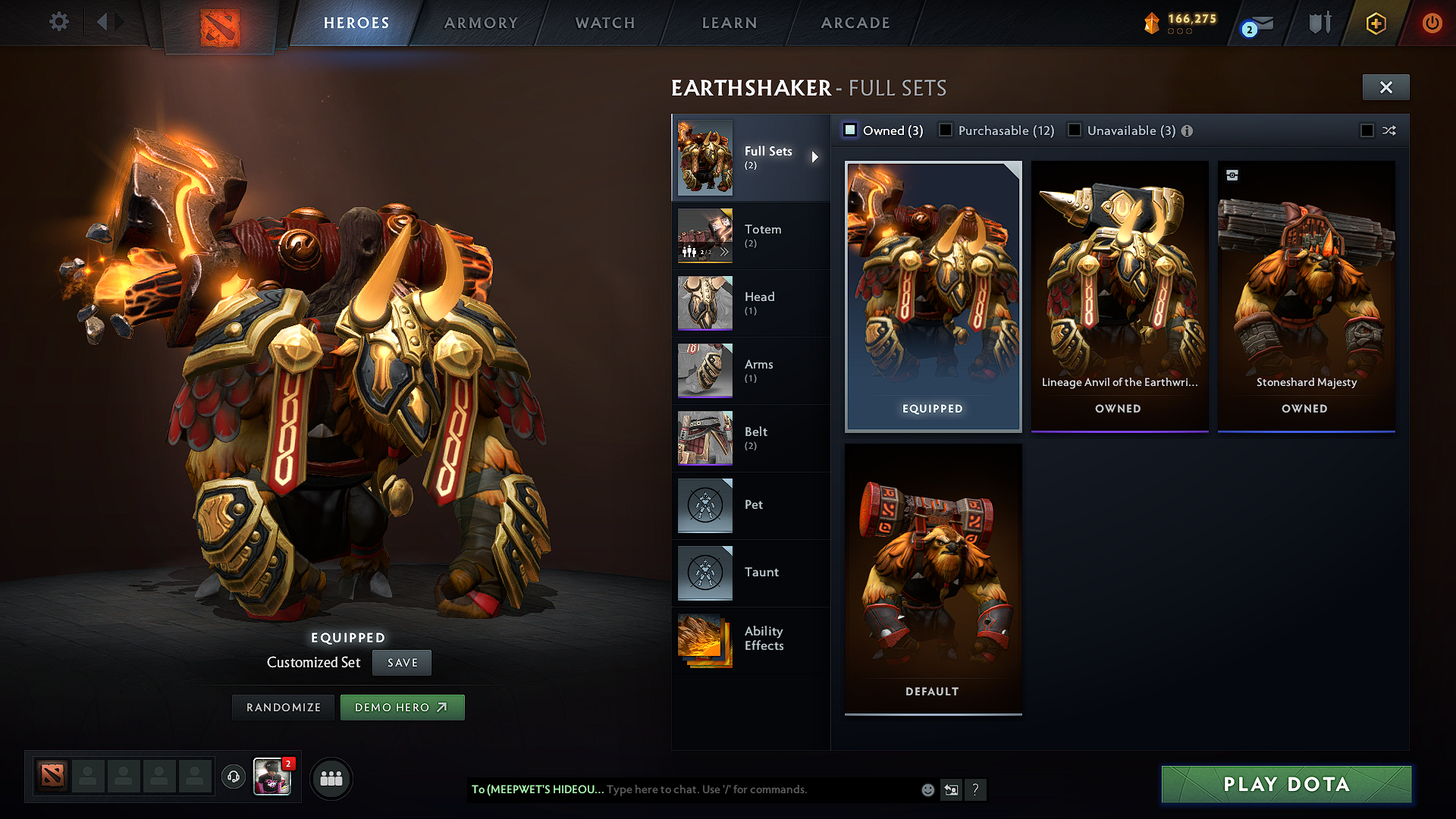Viewport: 1456px width, 819px height.
Task: Open the Ability Effects category
Action: pyautogui.click(x=764, y=638)
